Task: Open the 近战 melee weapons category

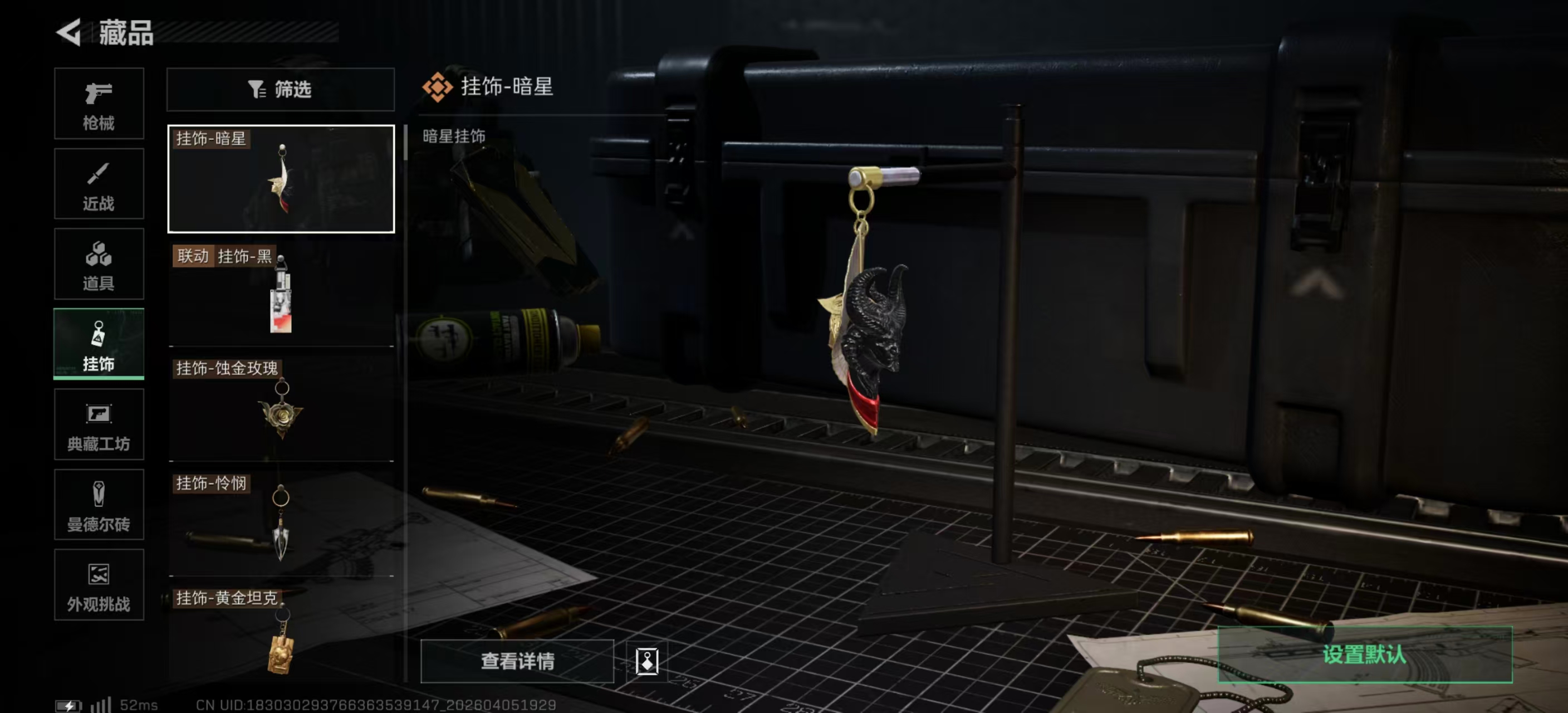Action: coord(99,184)
